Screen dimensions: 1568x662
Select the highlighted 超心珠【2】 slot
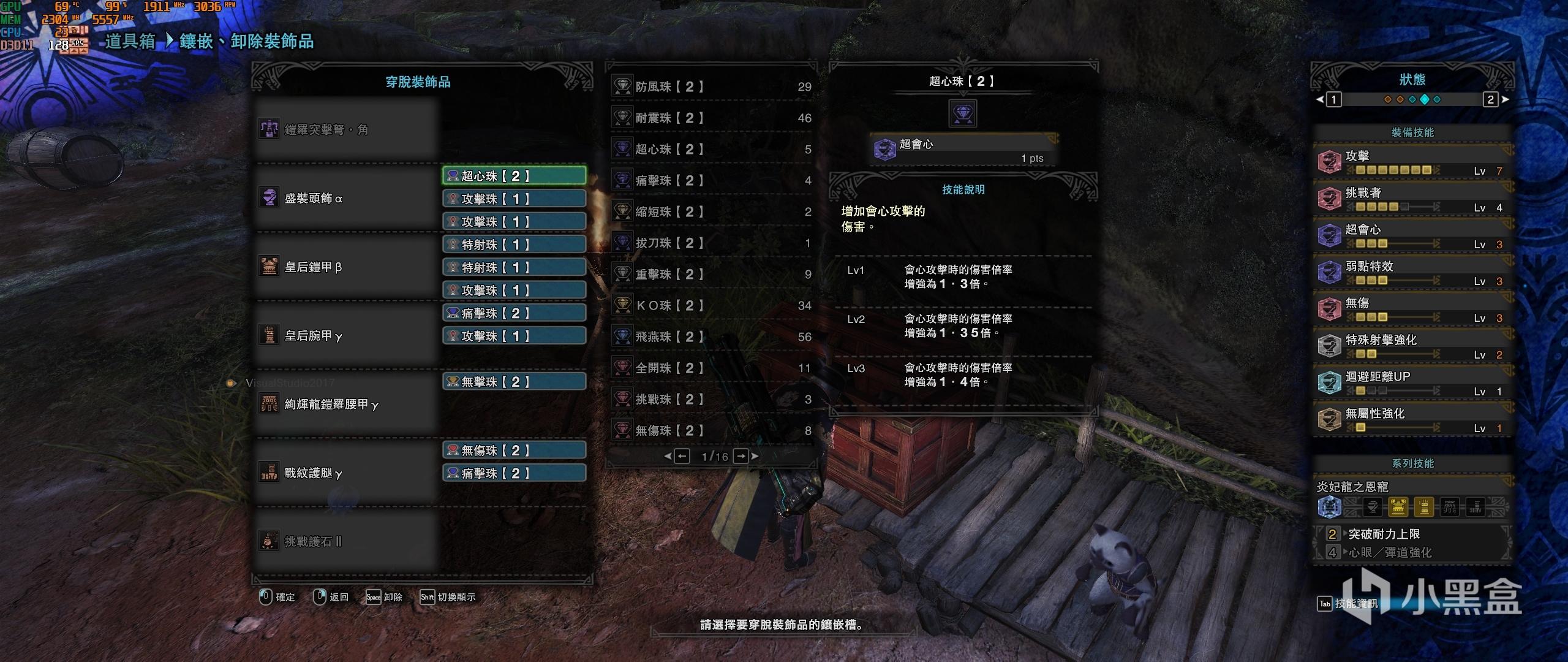click(514, 176)
